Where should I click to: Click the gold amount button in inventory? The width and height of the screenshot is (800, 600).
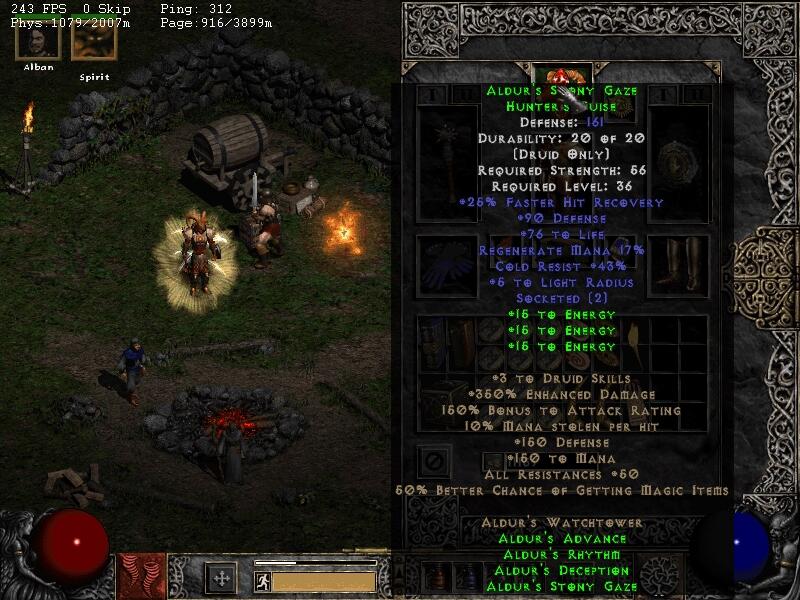coord(491,461)
